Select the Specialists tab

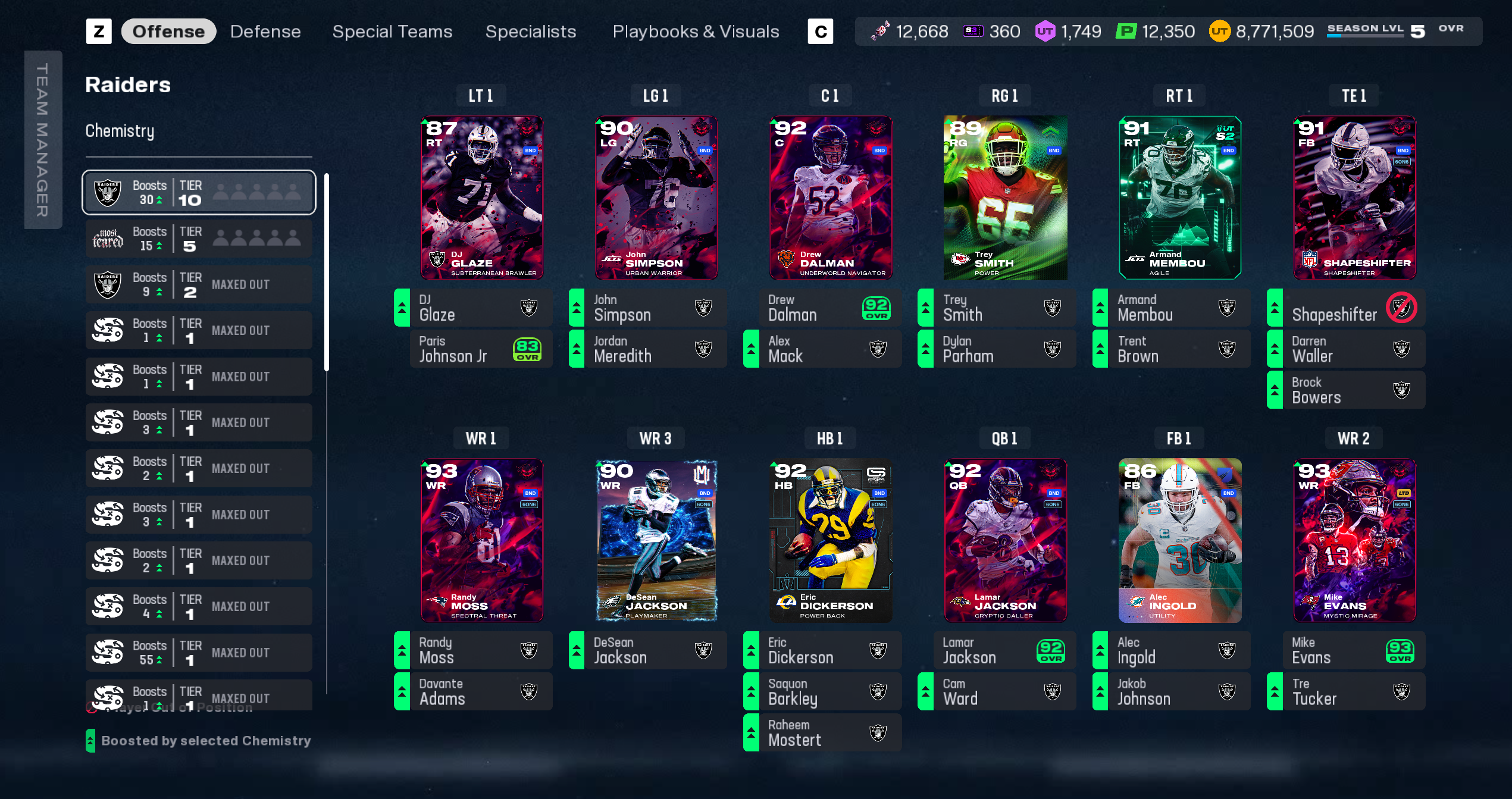530,32
